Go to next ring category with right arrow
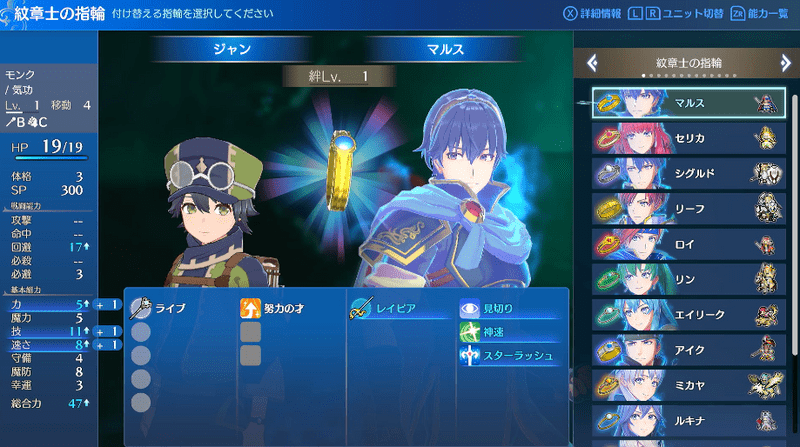Viewport: 800px width, 447px height. [x=787, y=63]
